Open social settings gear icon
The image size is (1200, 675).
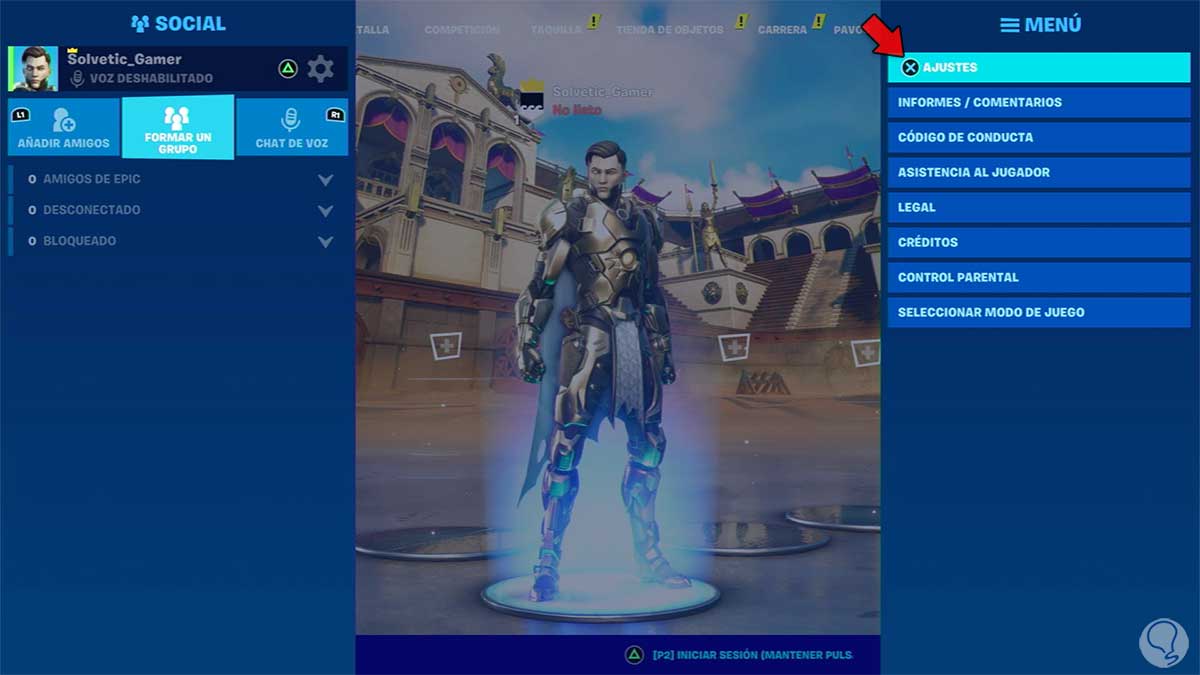320,69
